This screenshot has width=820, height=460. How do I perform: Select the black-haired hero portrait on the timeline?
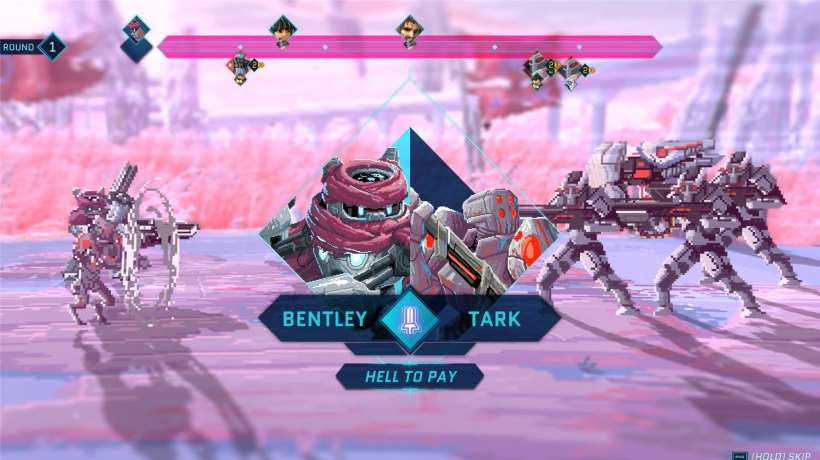pos(282,30)
